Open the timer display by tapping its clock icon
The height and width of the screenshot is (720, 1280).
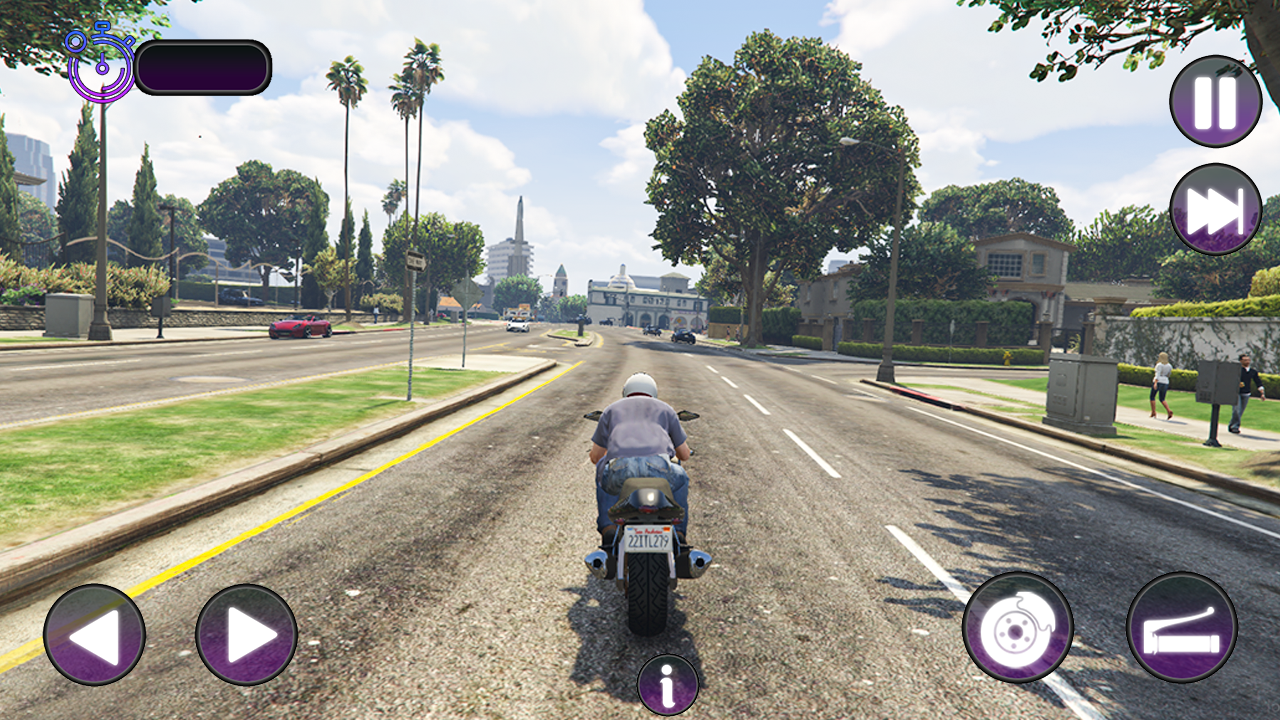click(x=100, y=67)
